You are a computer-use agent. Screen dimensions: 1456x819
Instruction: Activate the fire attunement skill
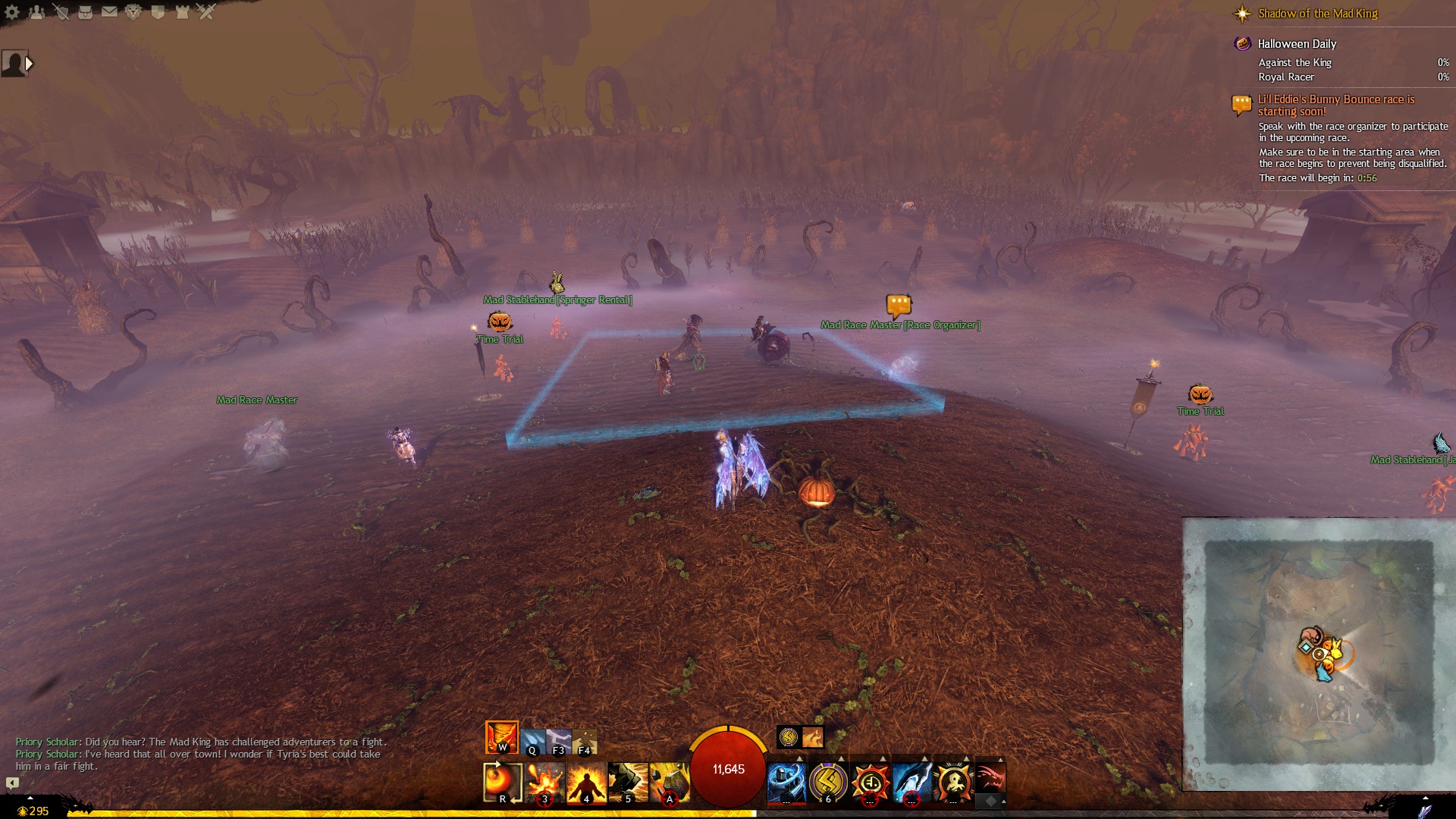(x=501, y=737)
